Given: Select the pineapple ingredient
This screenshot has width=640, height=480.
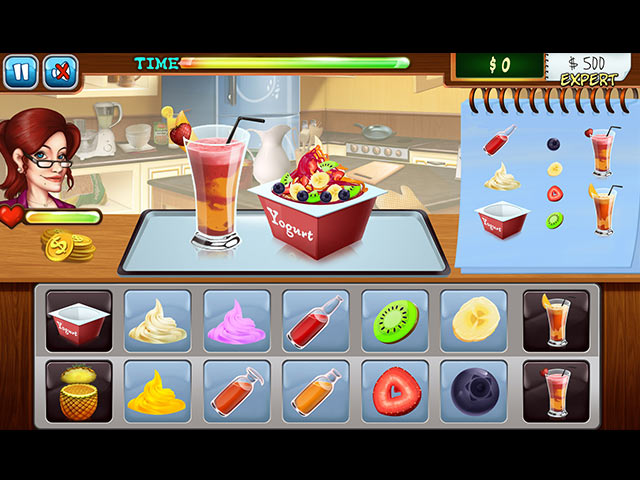Looking at the screenshot, I should [x=79, y=390].
